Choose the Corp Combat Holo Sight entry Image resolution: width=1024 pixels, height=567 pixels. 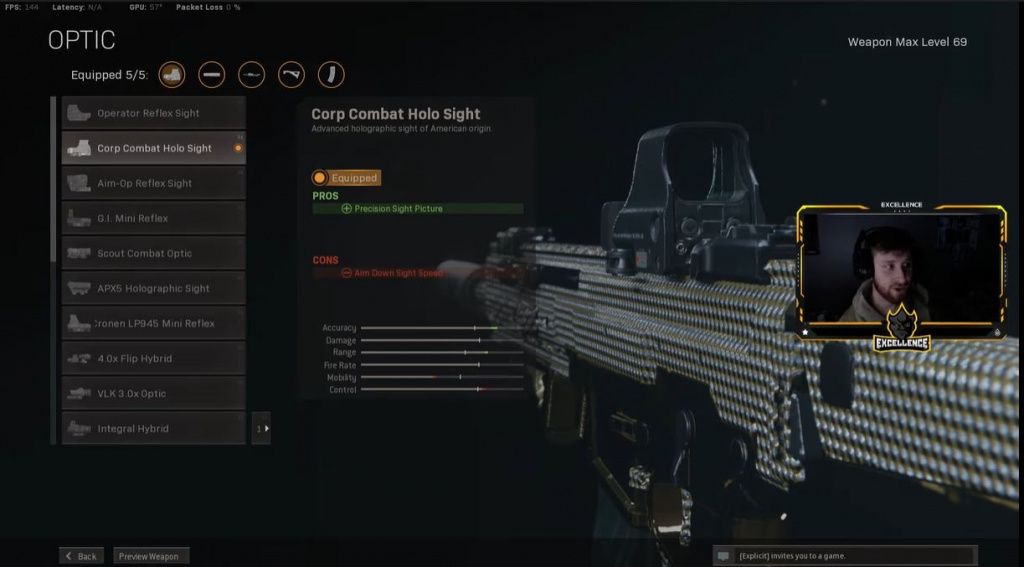(x=153, y=148)
